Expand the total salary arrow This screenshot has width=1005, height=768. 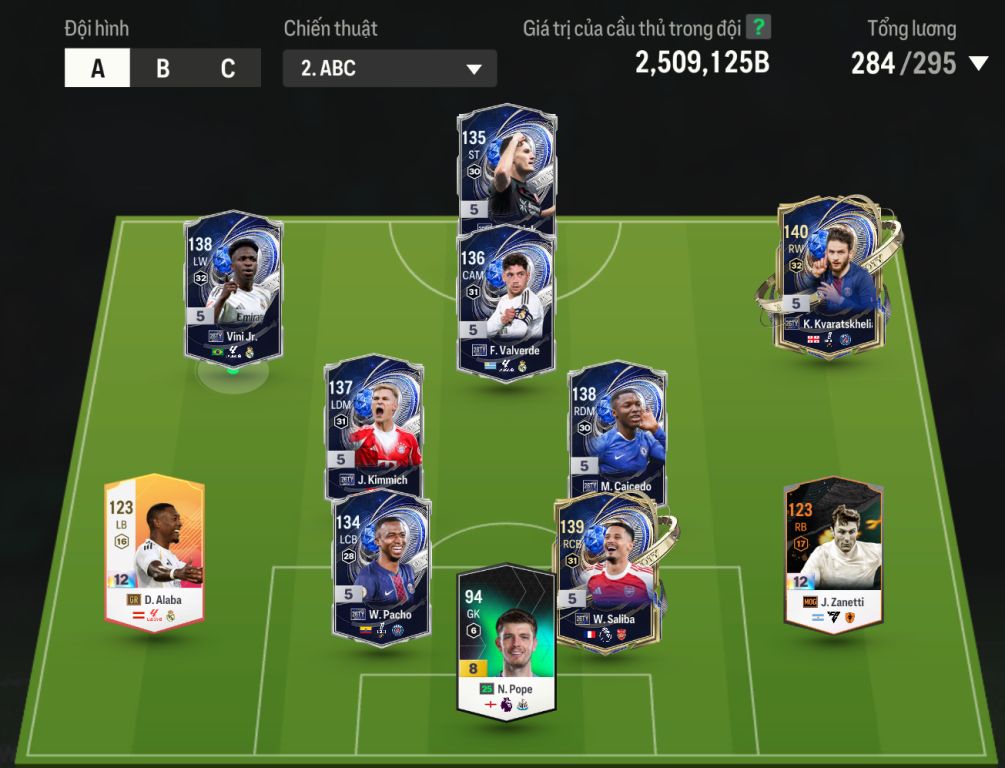click(978, 65)
